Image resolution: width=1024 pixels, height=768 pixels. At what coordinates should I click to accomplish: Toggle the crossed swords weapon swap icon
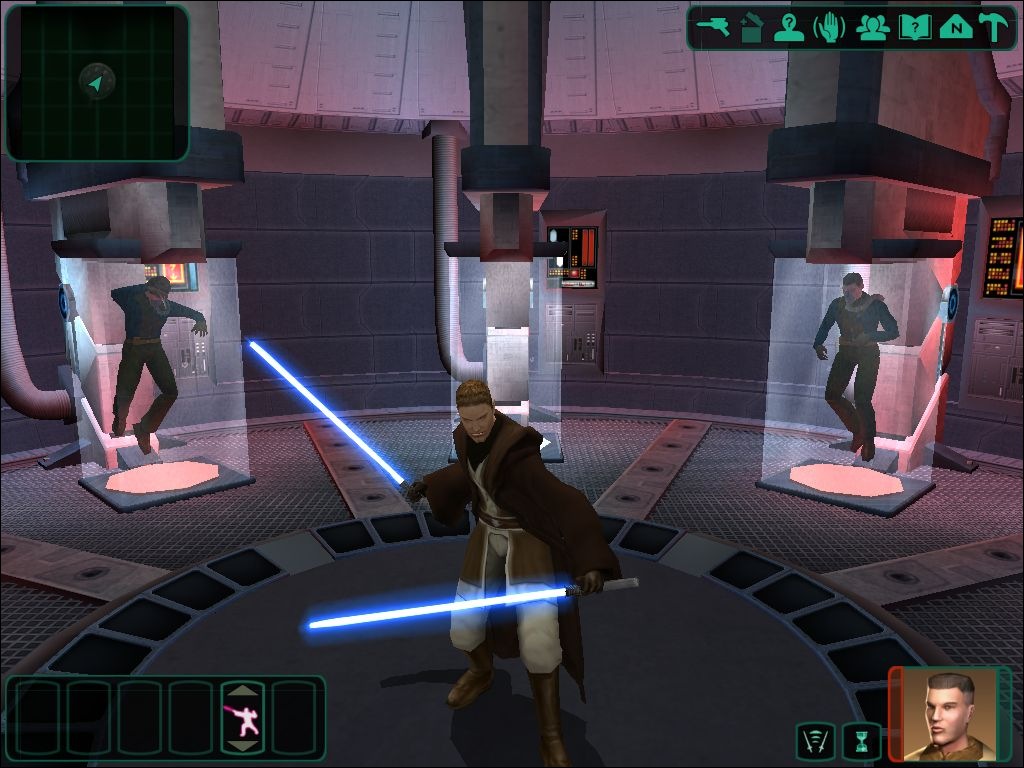pos(815,741)
